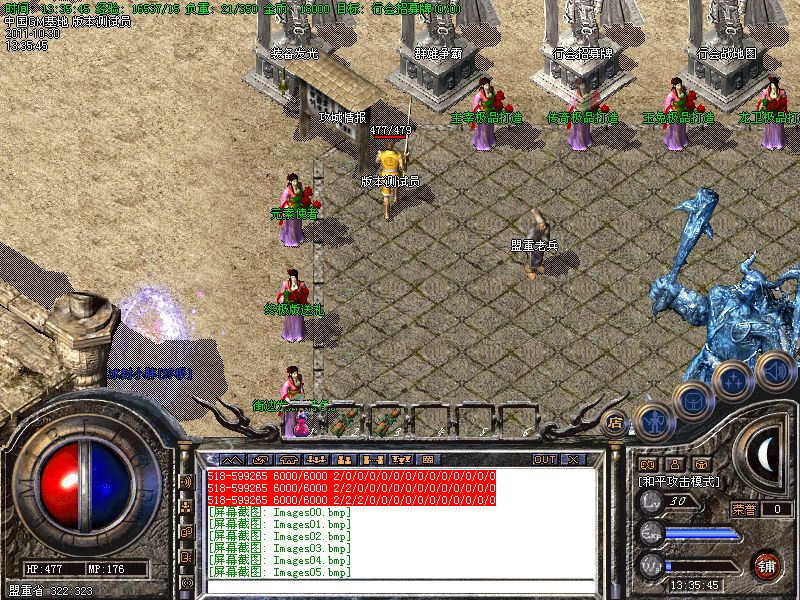Switch the 和平攻击模式 attack mode label

(x=681, y=481)
